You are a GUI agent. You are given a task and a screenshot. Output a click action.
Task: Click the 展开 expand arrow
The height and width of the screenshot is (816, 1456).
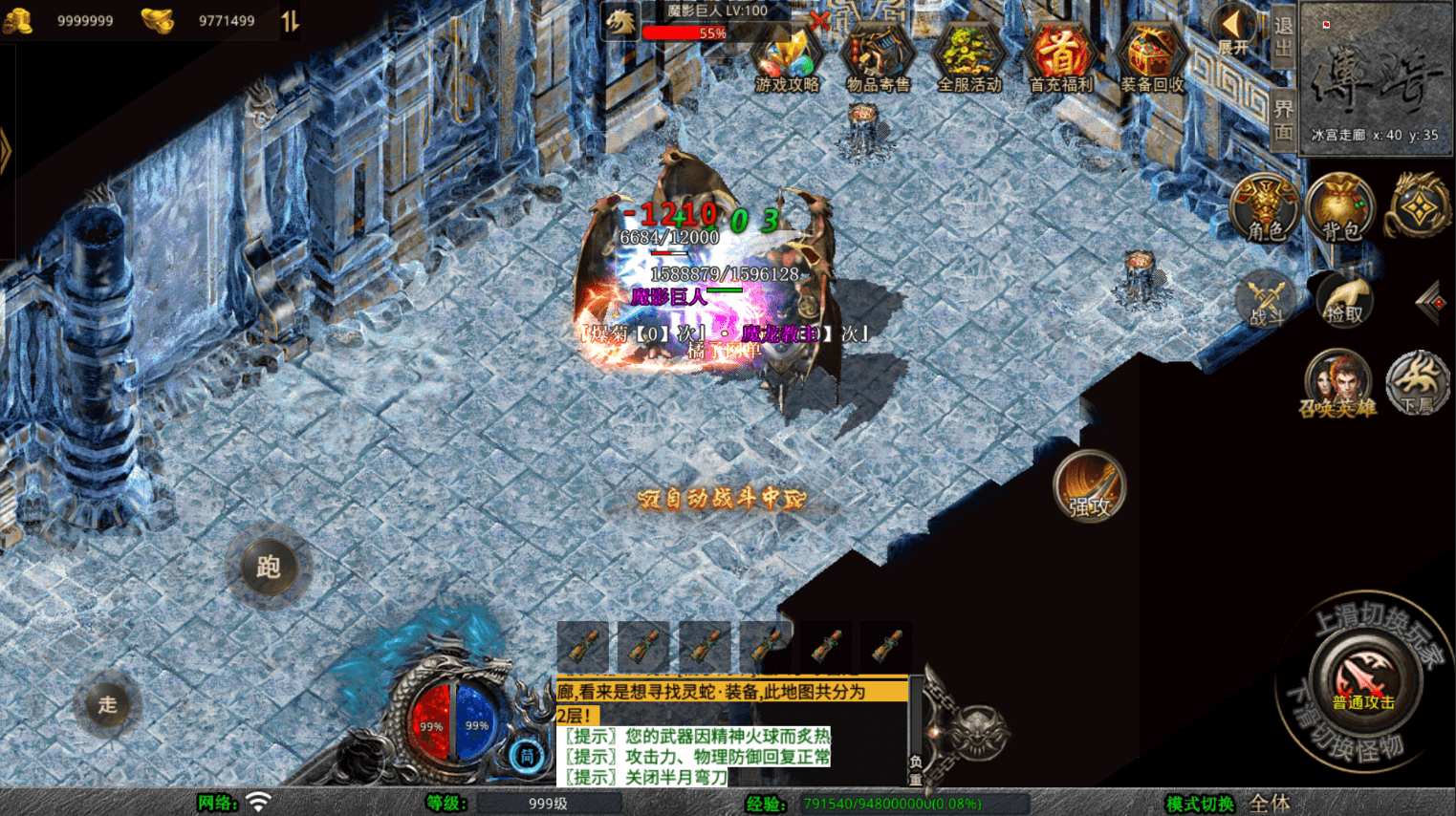click(1232, 29)
